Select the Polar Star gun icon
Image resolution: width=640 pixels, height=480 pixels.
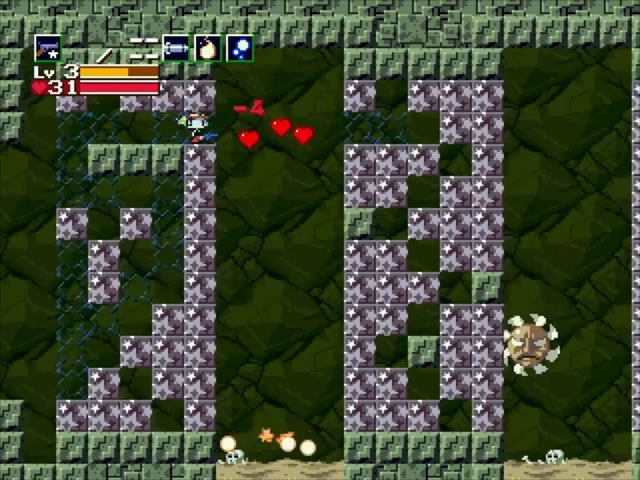click(x=47, y=47)
